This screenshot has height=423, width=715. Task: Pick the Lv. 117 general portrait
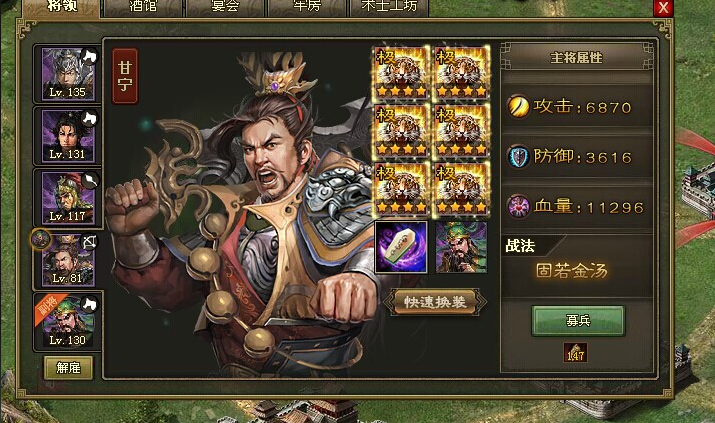(x=68, y=197)
